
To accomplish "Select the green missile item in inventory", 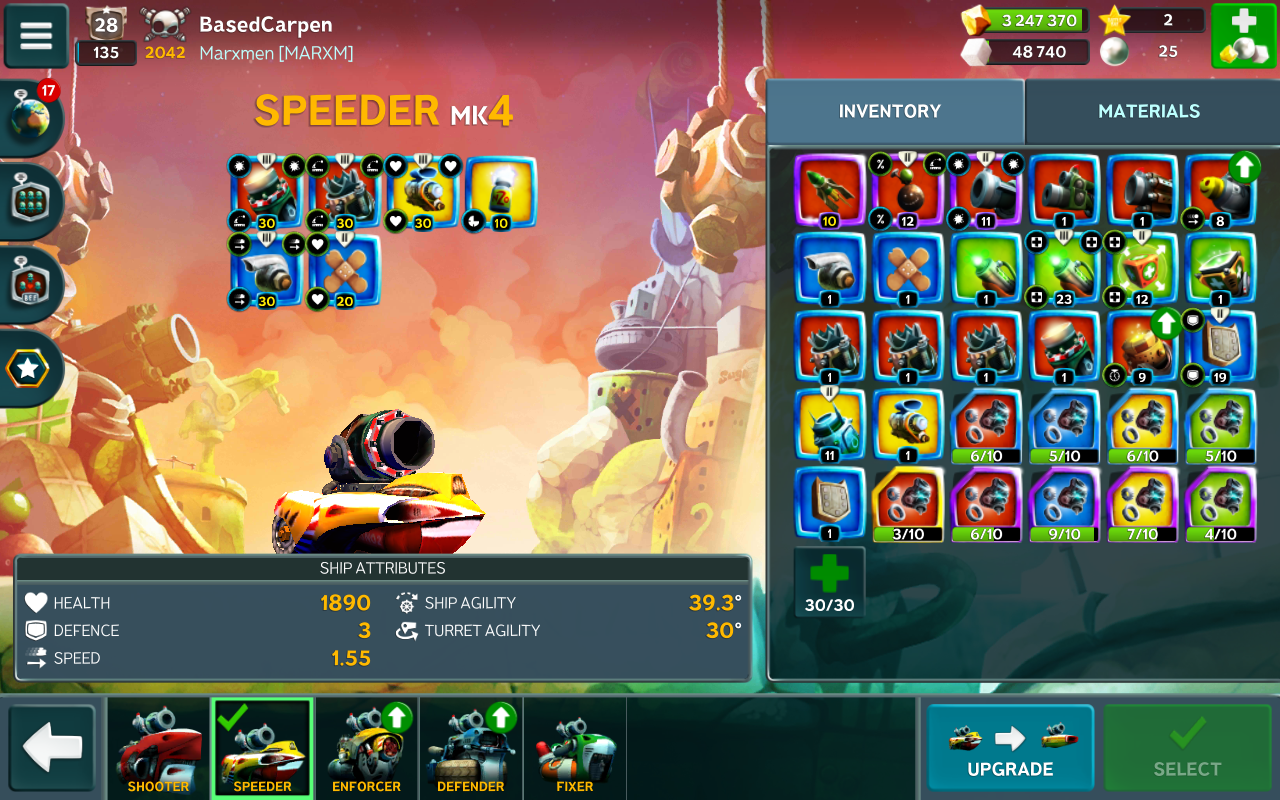I will point(830,189).
